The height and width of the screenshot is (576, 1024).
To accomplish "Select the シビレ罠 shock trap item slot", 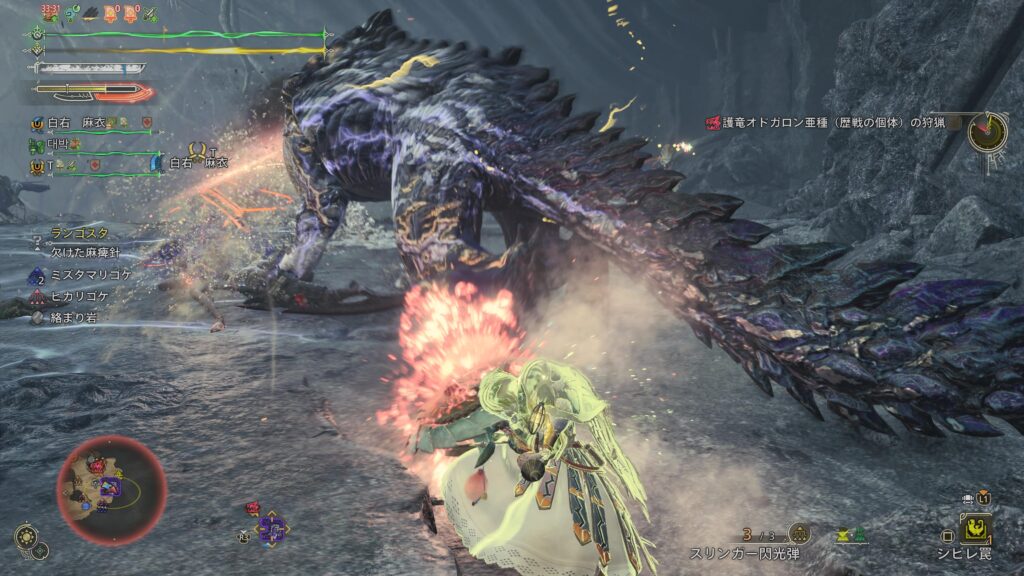I will 975,527.
